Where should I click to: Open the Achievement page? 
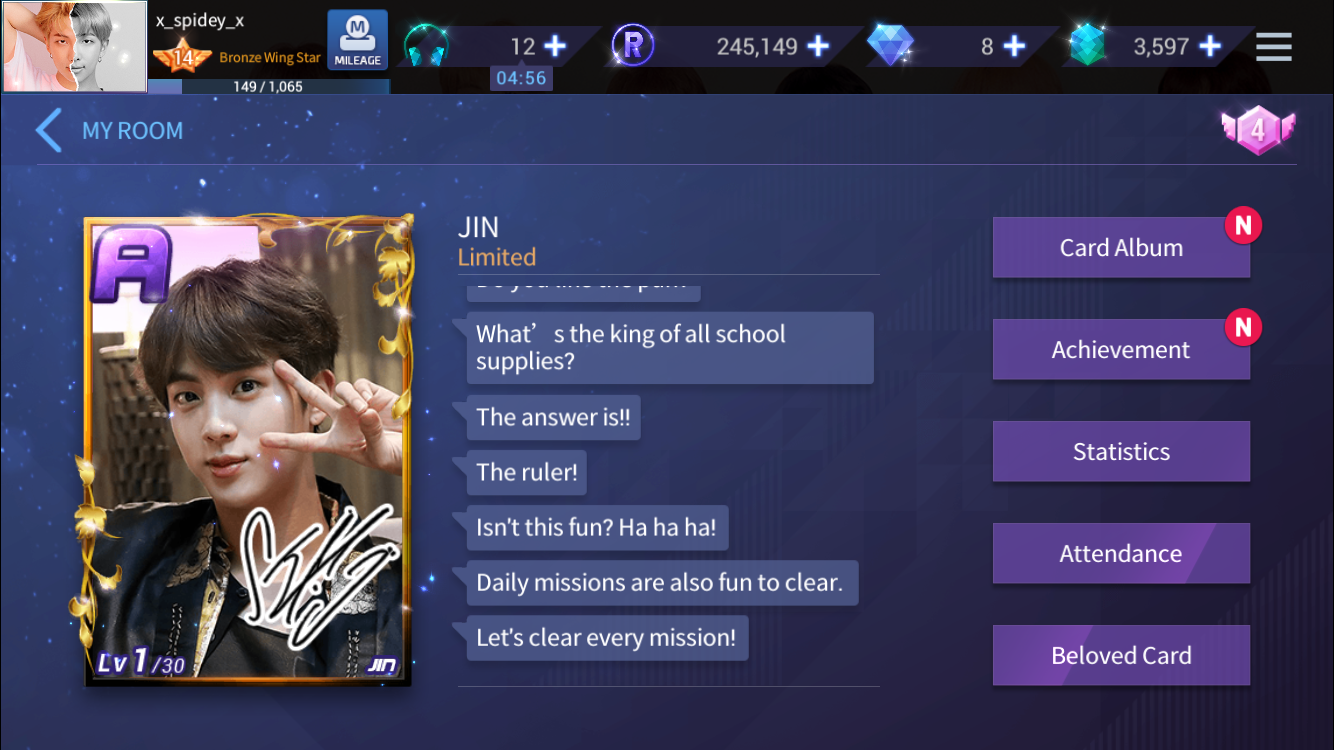[1120, 350]
